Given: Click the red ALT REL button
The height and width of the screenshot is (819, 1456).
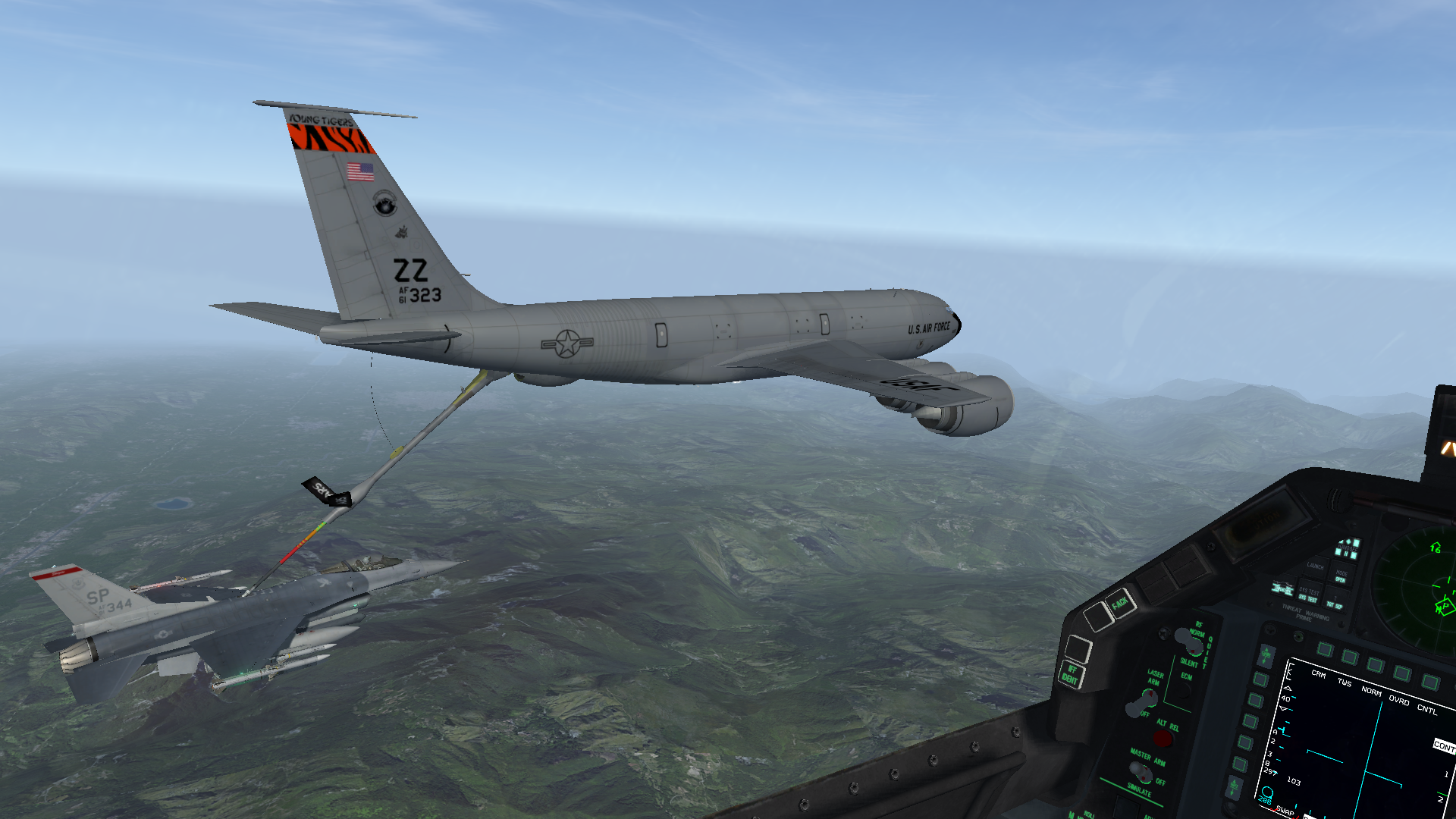Looking at the screenshot, I should click(1163, 739).
